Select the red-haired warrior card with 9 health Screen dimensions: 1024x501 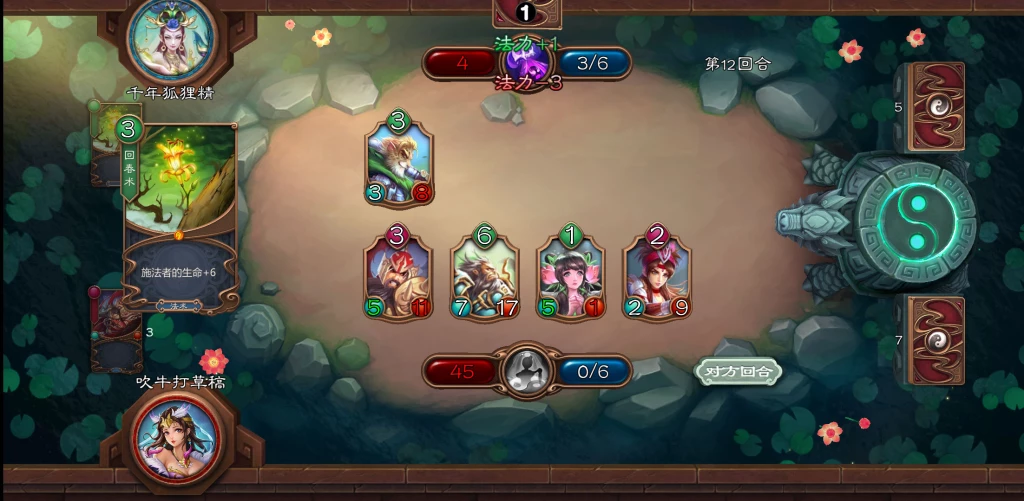(x=658, y=276)
